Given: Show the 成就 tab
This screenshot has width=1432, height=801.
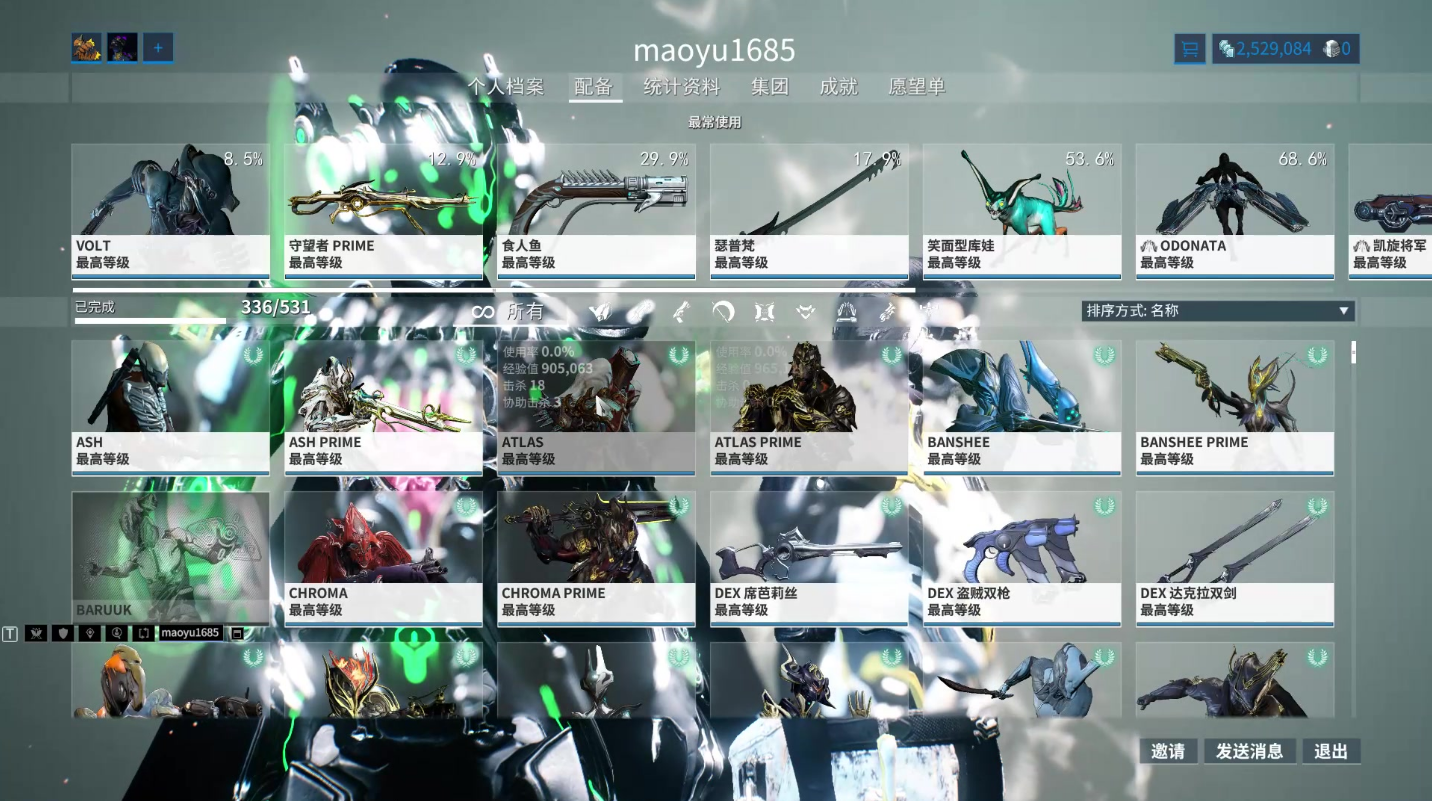Looking at the screenshot, I should (x=838, y=87).
